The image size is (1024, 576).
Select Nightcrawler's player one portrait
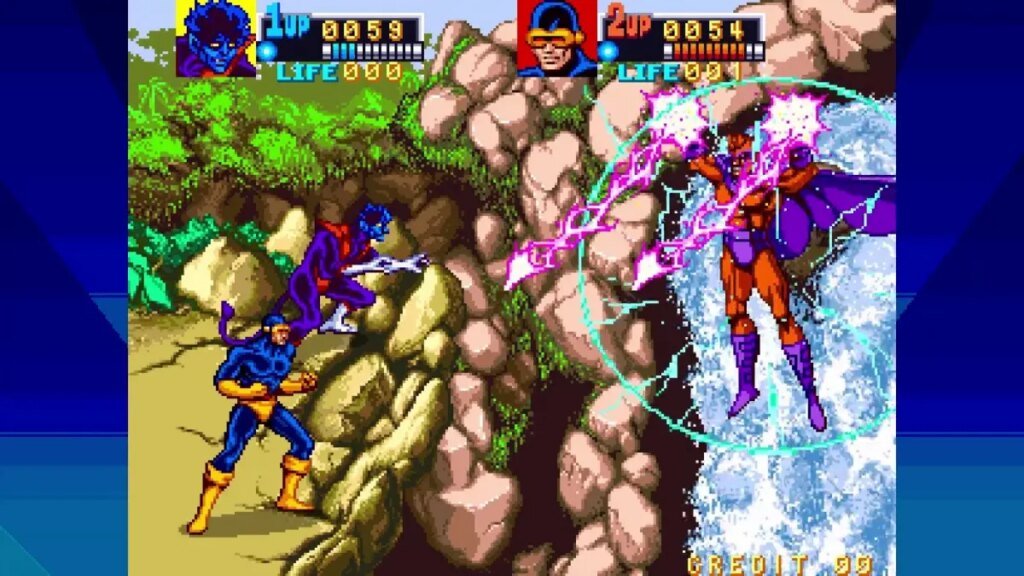(216, 38)
